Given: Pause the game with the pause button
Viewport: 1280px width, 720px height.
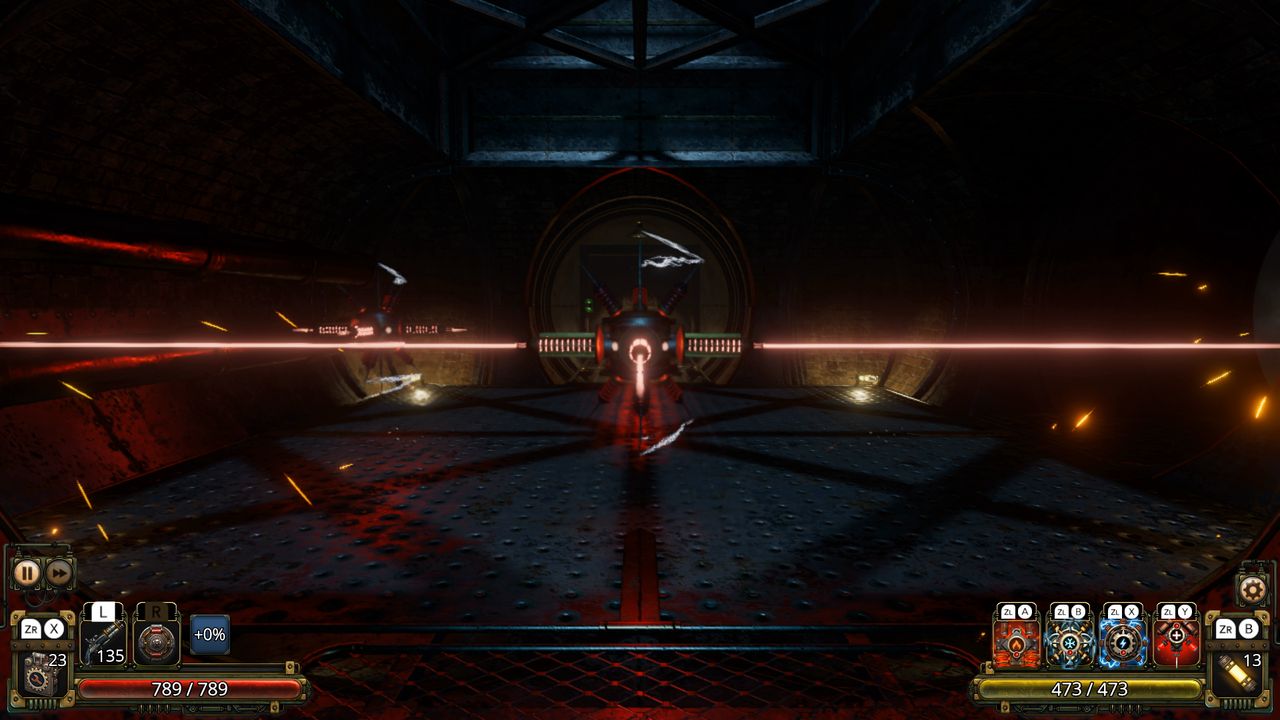Looking at the screenshot, I should (x=29, y=570).
